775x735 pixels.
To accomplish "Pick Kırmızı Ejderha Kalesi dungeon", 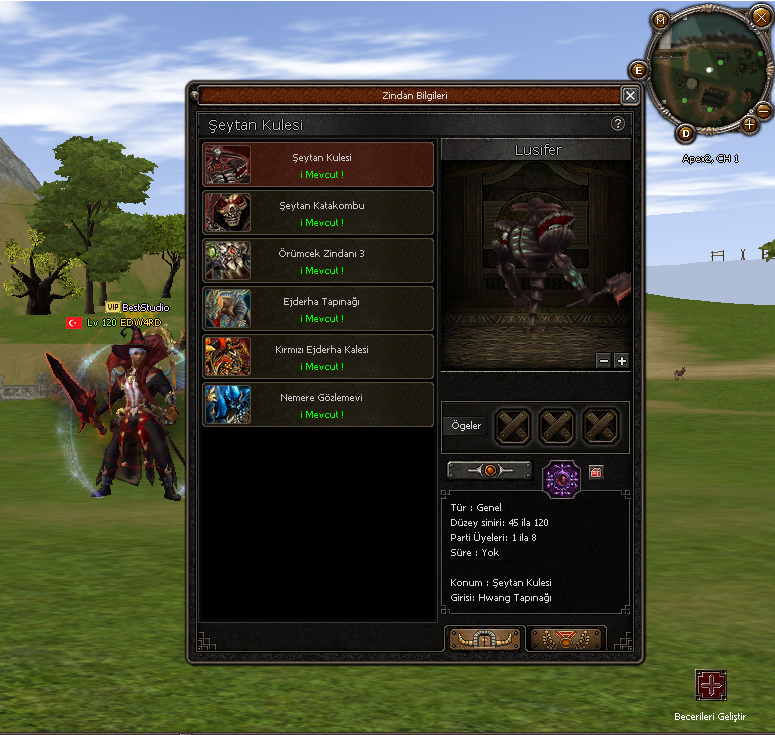I will [319, 356].
